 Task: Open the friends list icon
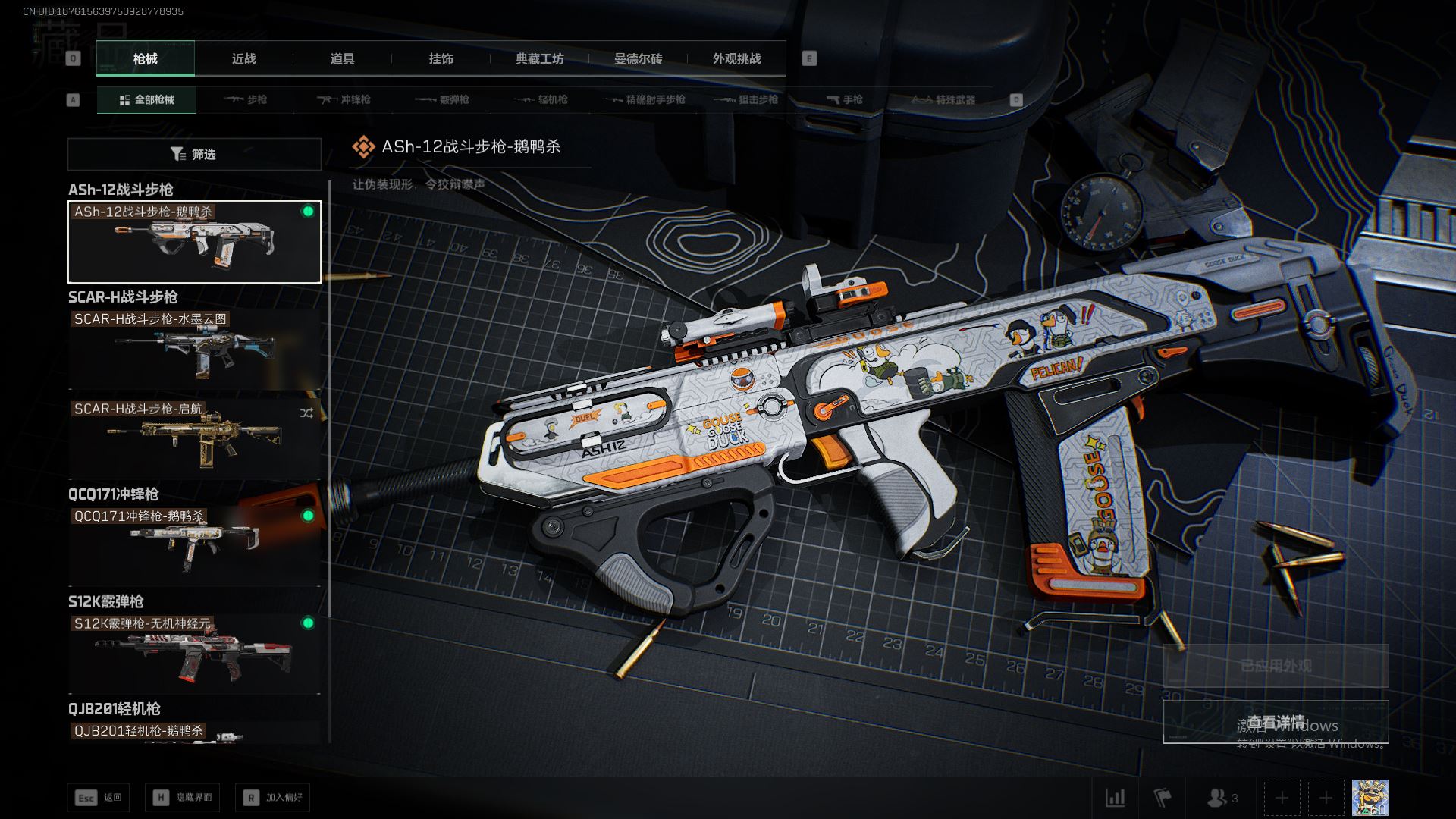(x=1221, y=798)
